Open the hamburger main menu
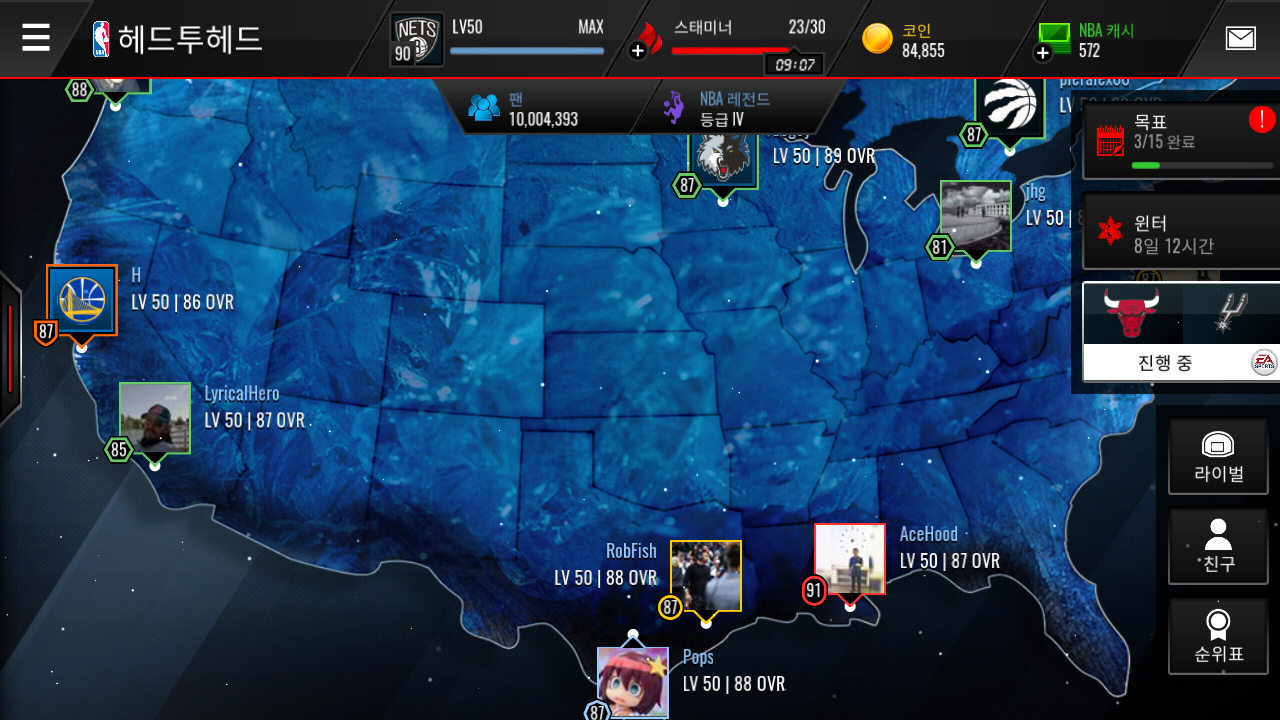The width and height of the screenshot is (1280, 720). coord(36,38)
